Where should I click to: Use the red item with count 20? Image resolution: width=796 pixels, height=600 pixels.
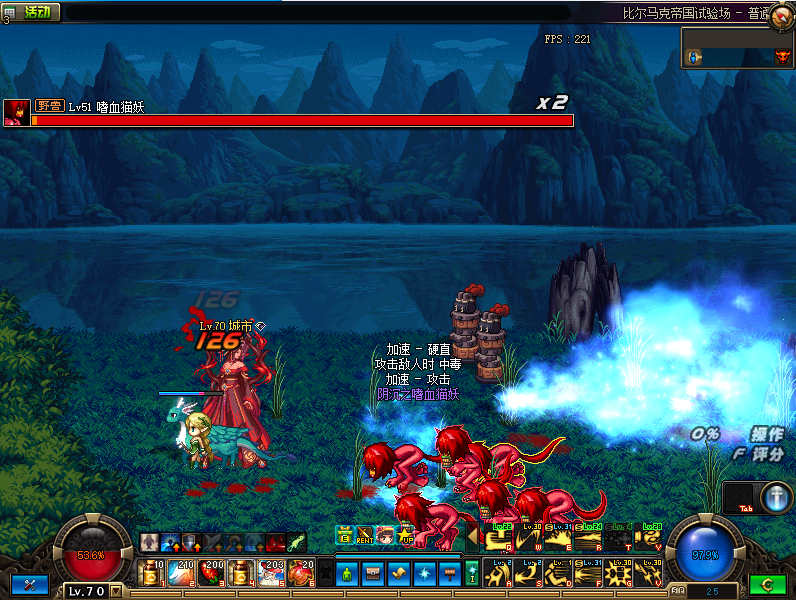300,573
